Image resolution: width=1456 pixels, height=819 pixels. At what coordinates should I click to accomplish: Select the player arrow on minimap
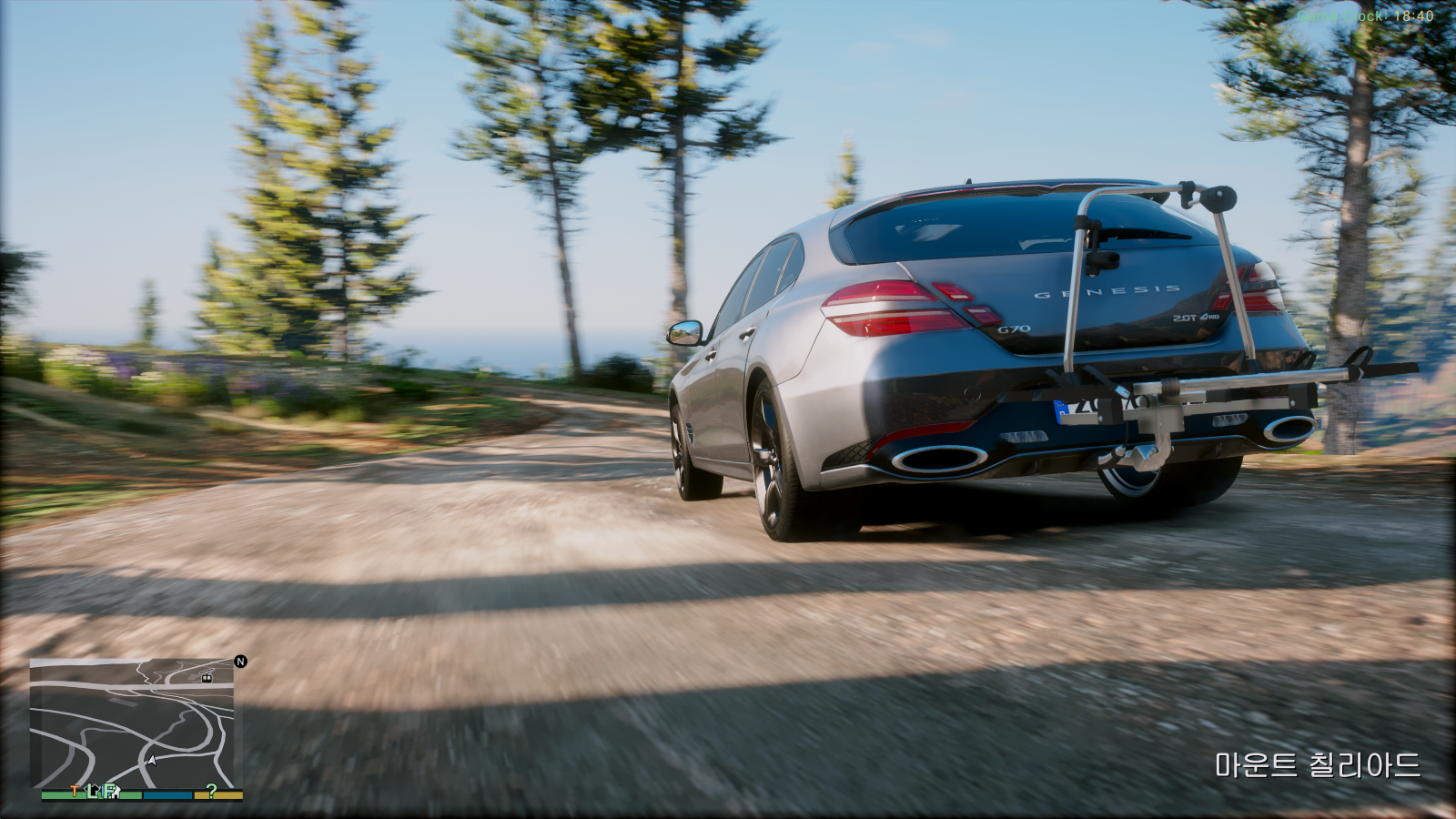(152, 760)
